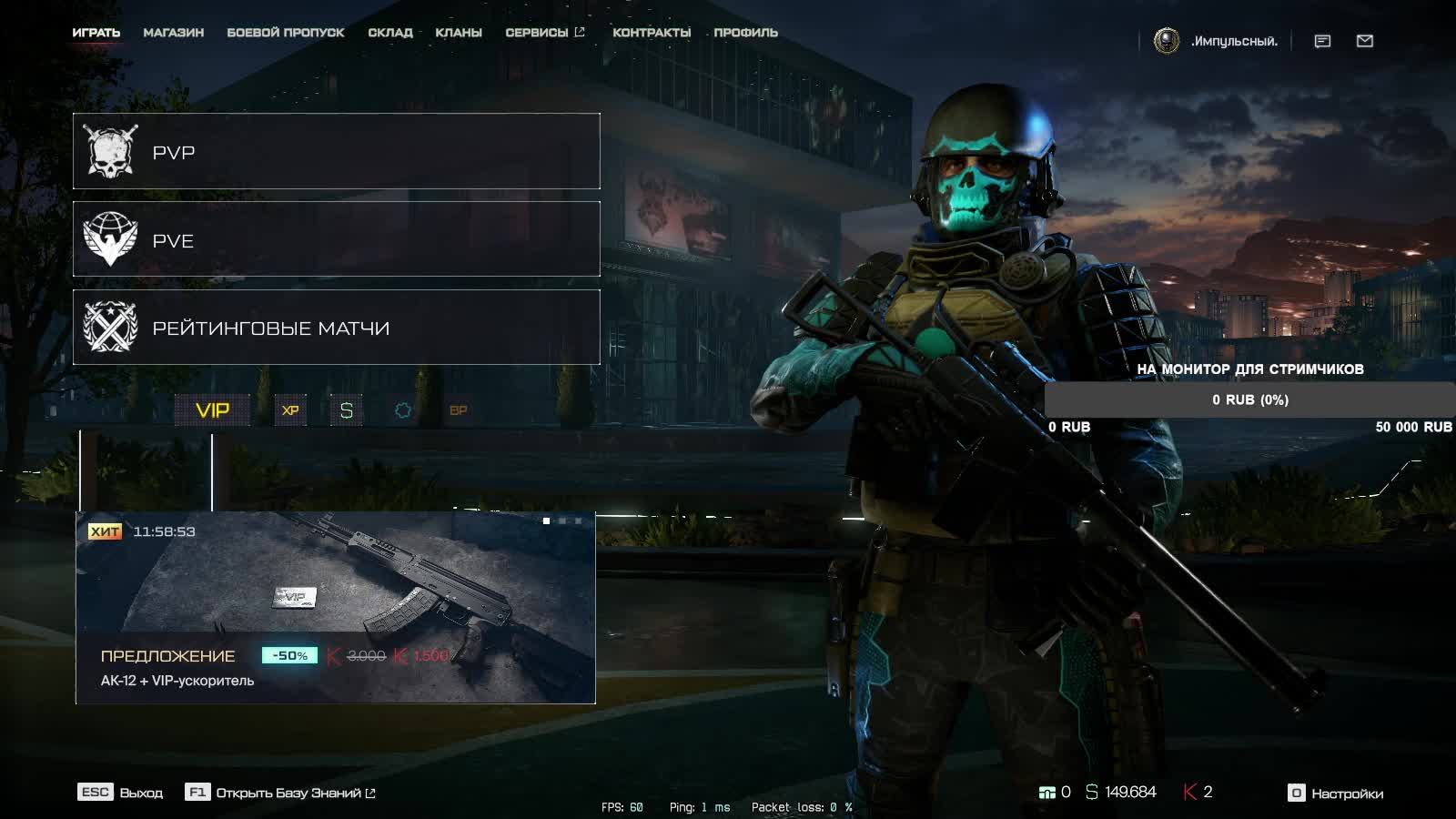
Task: Open player profile .Импульсный.
Action: click(x=1216, y=41)
